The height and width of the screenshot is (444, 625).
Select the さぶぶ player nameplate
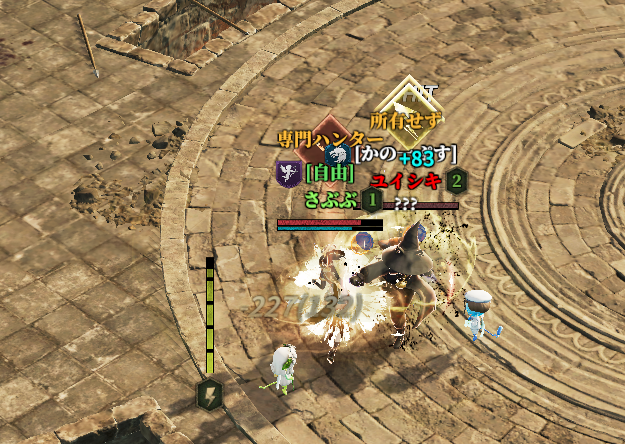[x=330, y=198]
